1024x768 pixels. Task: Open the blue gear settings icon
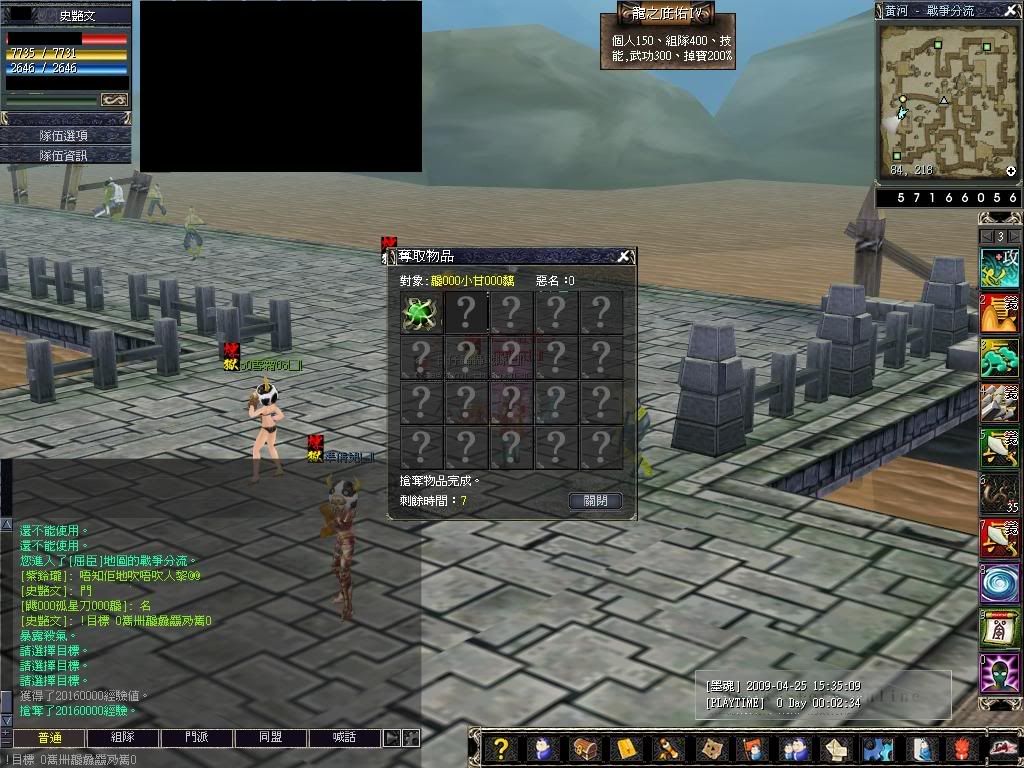pos(878,748)
